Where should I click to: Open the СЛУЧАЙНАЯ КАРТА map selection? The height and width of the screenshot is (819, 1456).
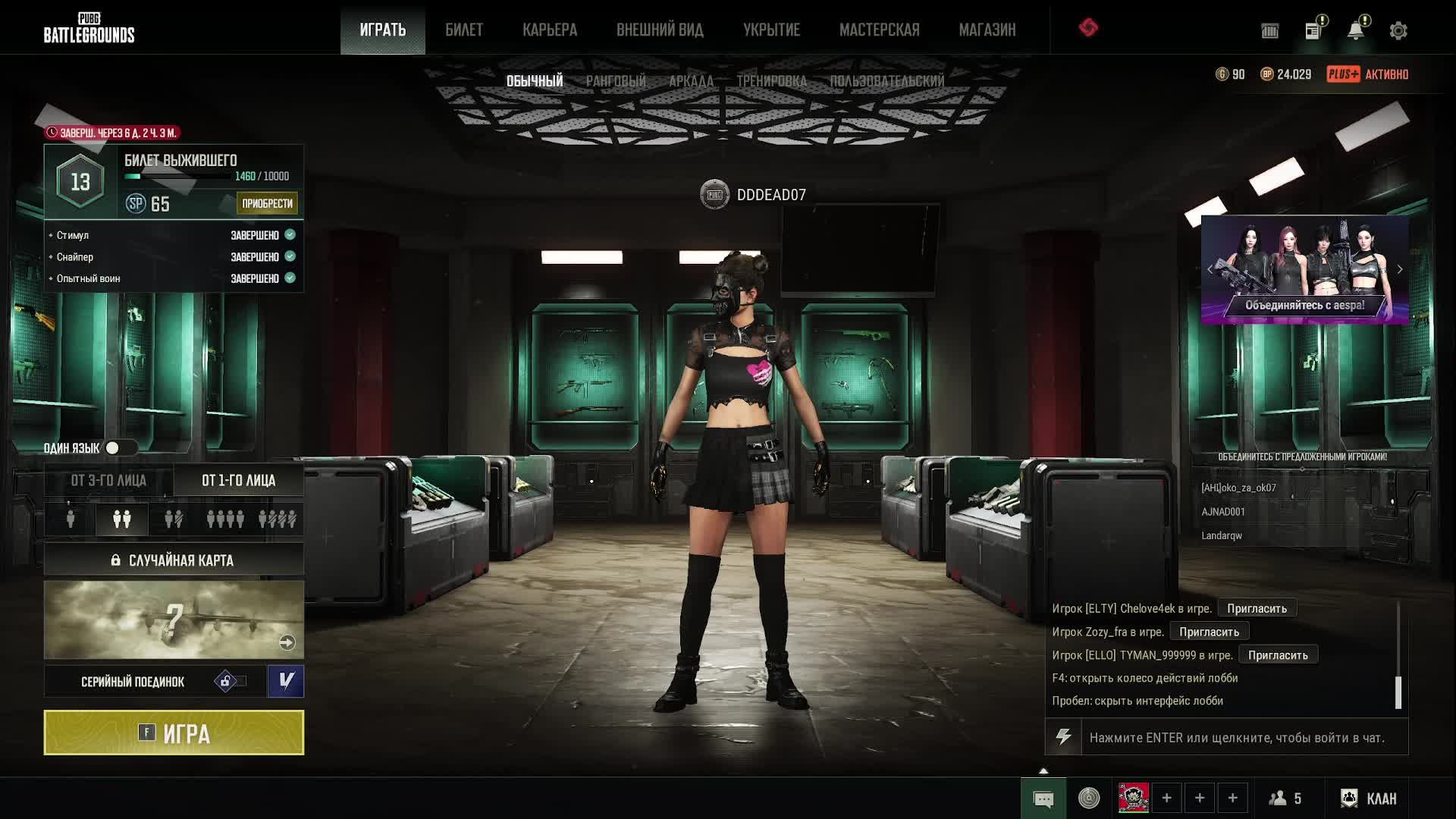[174, 560]
